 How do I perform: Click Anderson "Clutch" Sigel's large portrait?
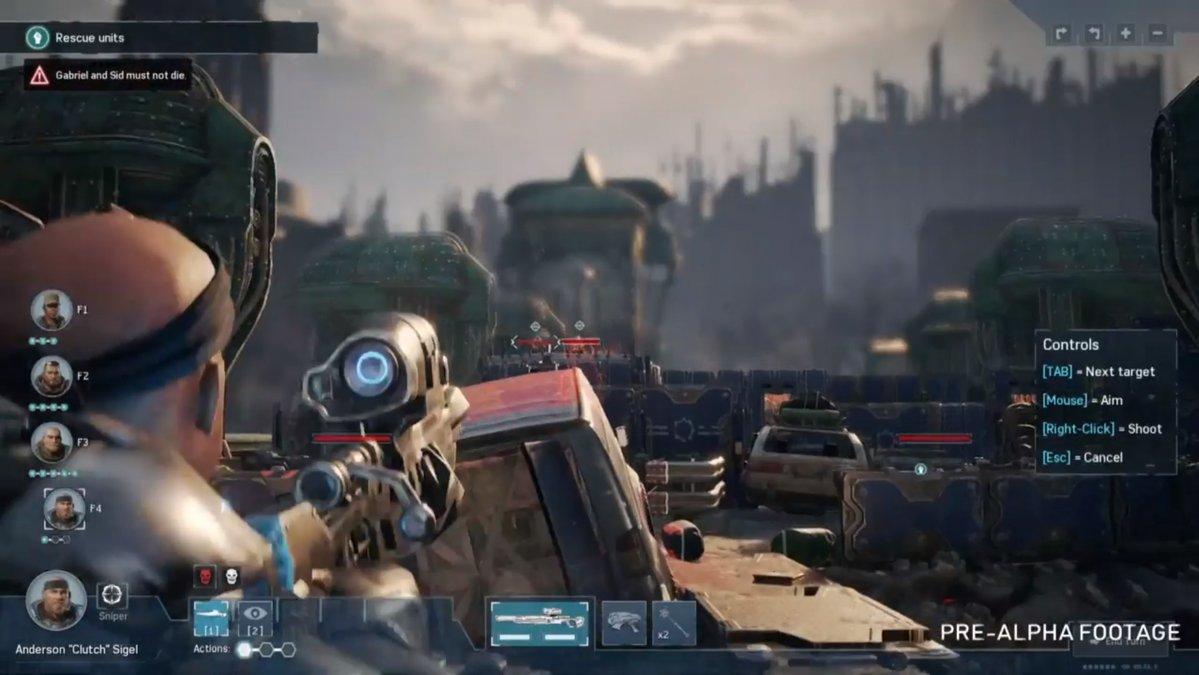(56, 600)
